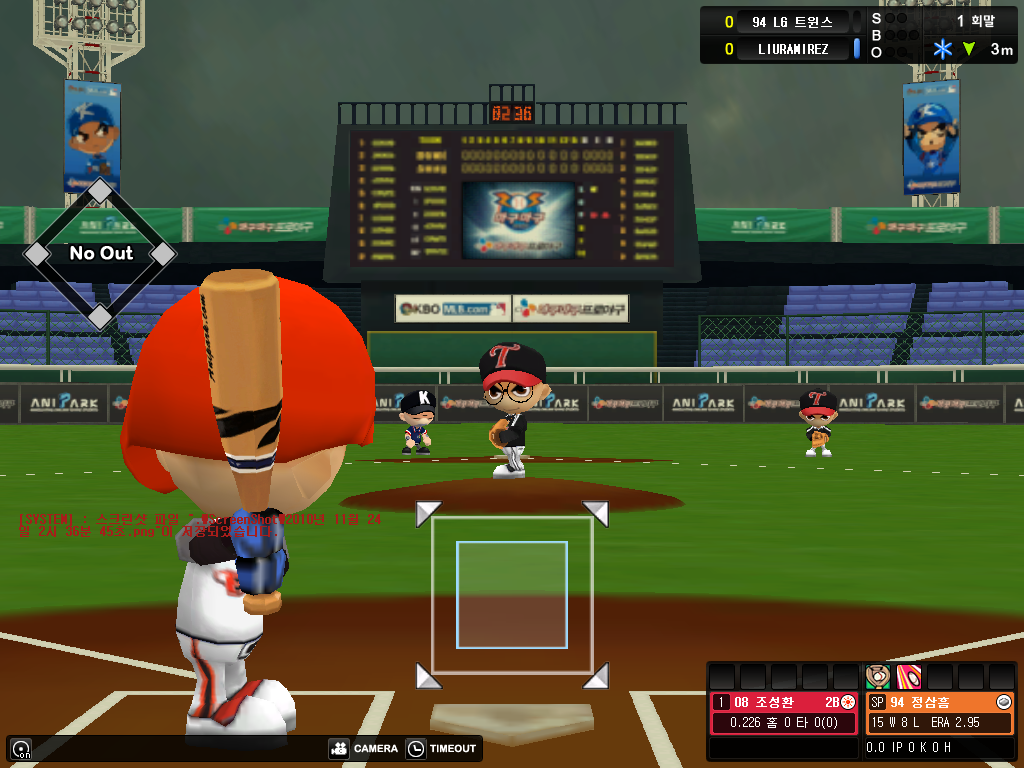This screenshot has height=768, width=1024.
Task: Click pitcher 정삼흠 info card
Action: point(939,713)
